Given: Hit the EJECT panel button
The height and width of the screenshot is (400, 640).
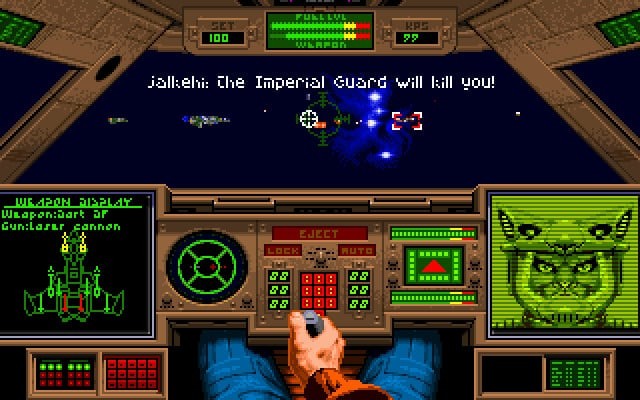Looking at the screenshot, I should [319, 233].
